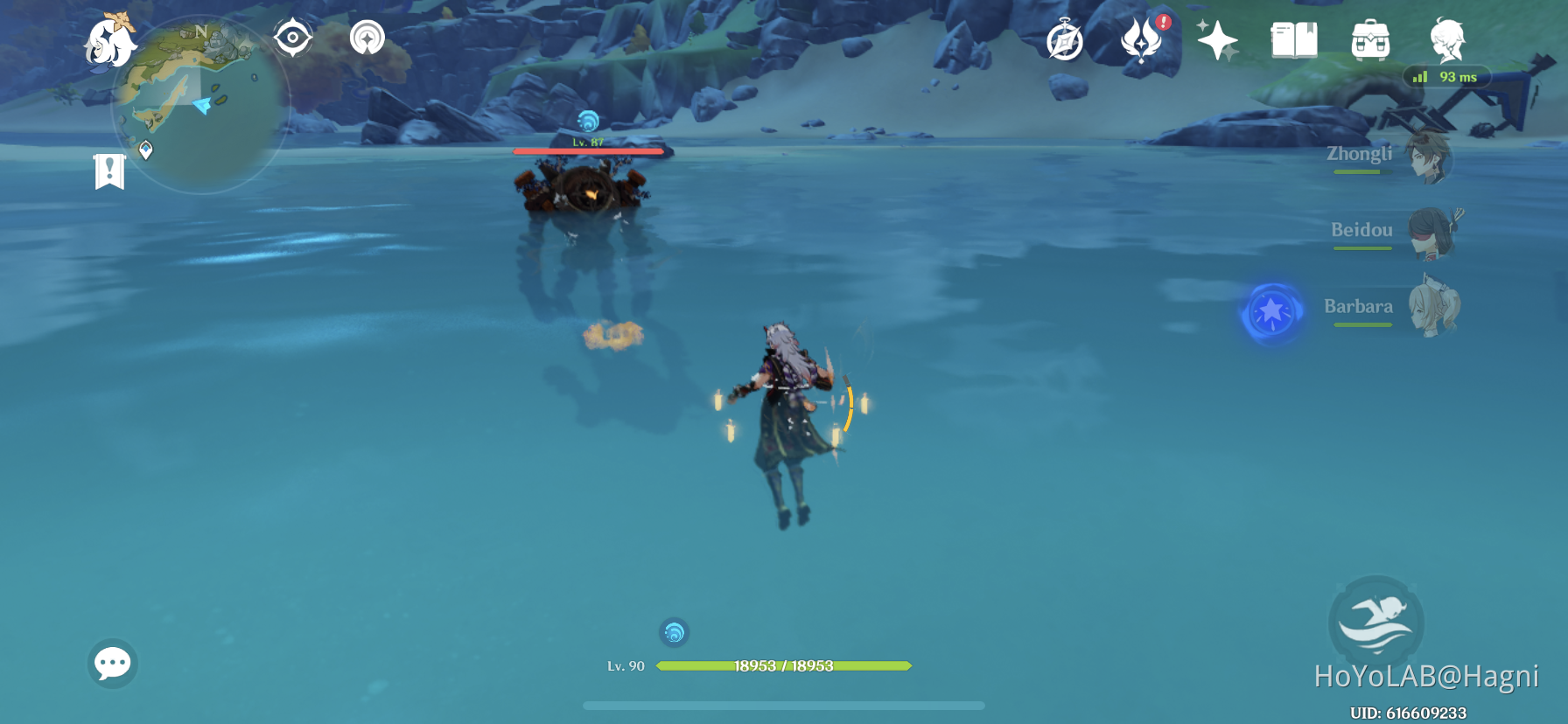Open the Archive book
The image size is (1568, 724).
point(1293,38)
